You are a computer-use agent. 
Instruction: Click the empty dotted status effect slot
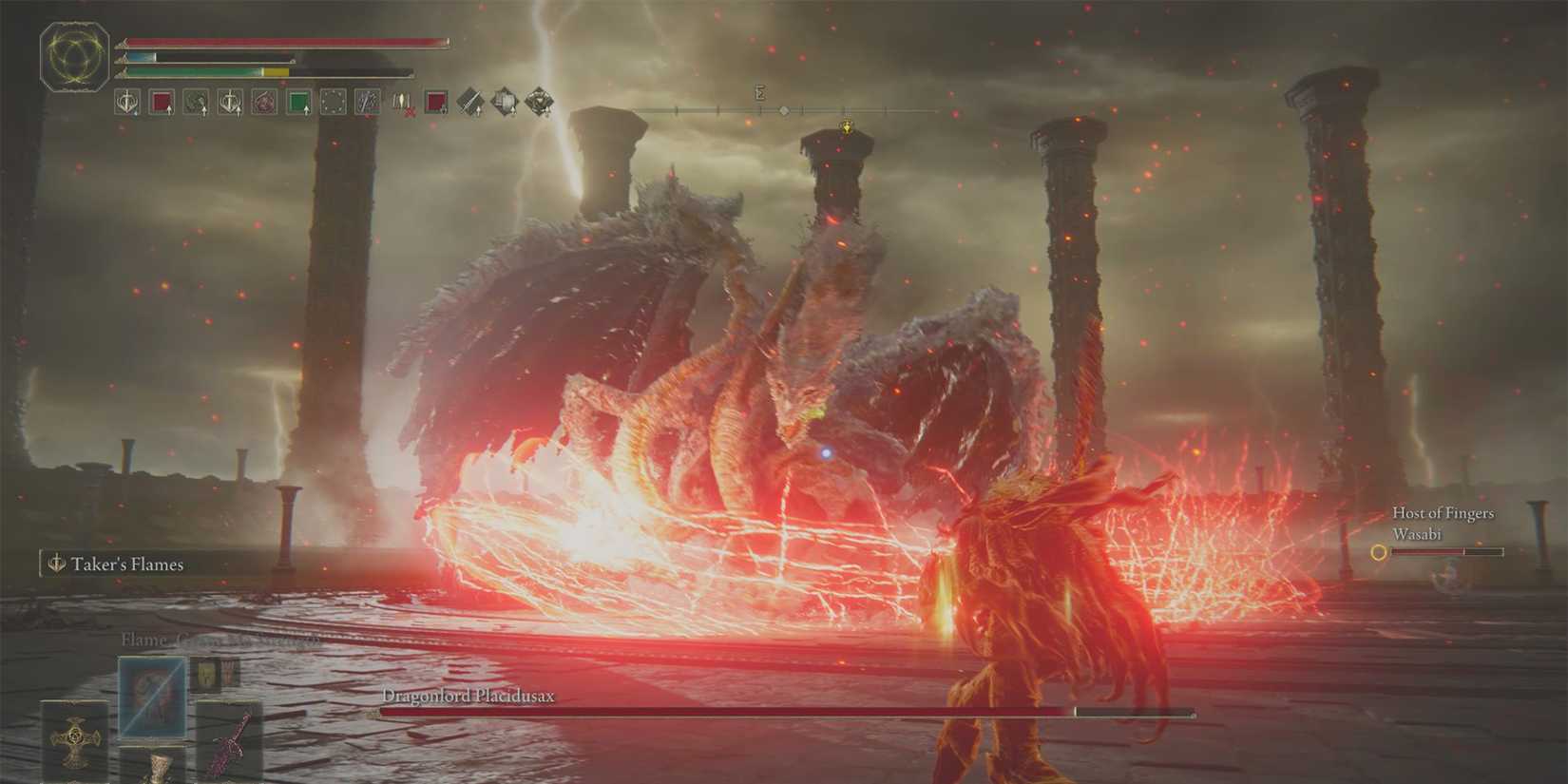(333, 101)
